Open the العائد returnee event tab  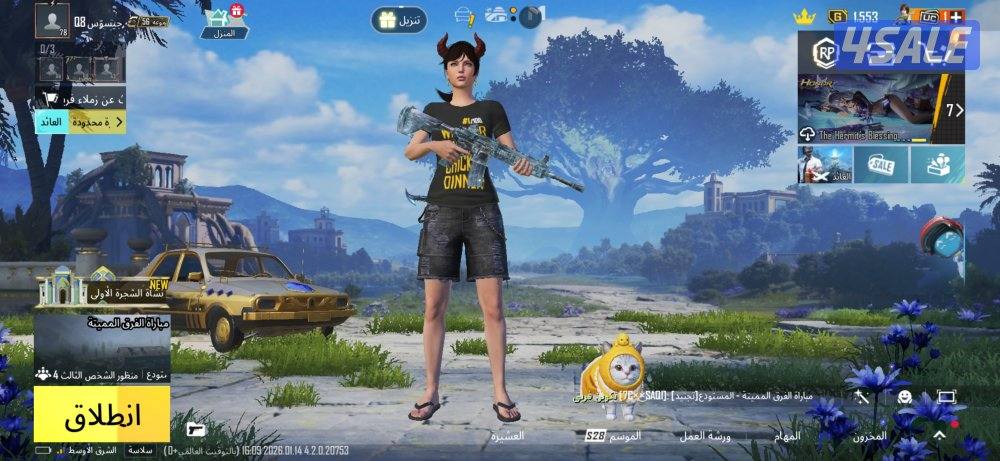[50, 122]
